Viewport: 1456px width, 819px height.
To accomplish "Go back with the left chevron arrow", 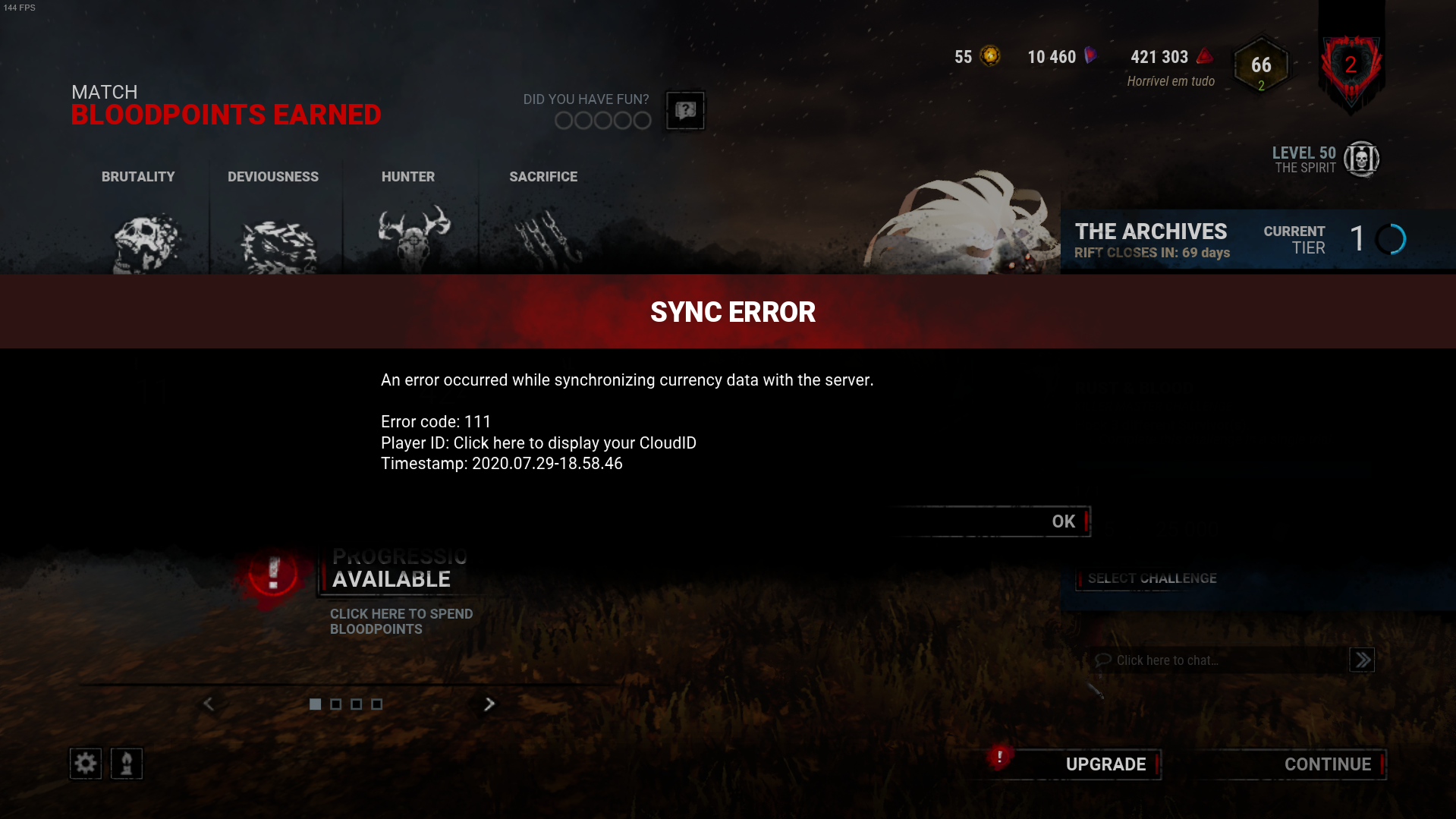I will (x=209, y=704).
